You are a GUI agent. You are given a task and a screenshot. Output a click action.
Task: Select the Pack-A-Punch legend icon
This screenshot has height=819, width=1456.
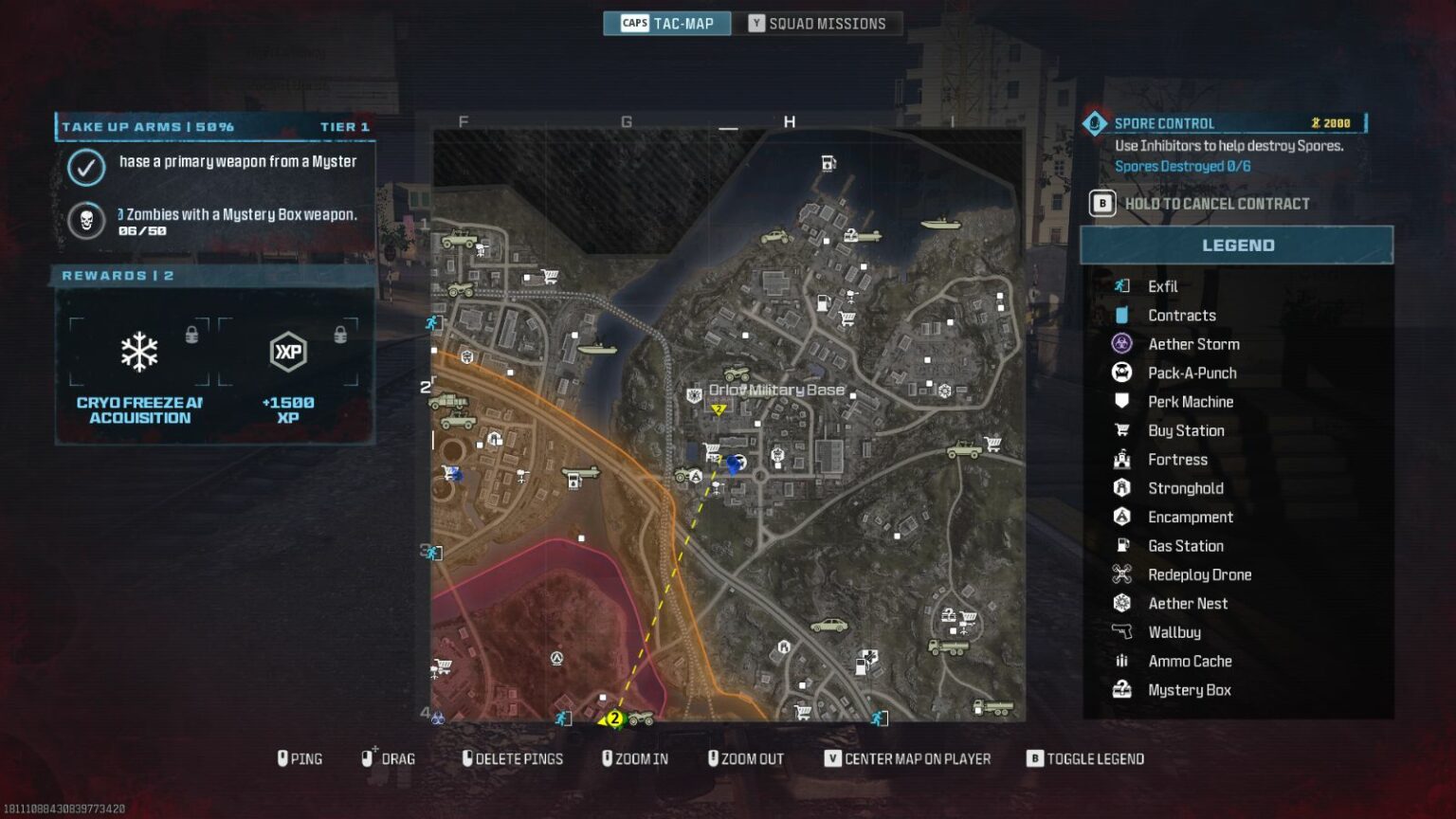(1122, 373)
